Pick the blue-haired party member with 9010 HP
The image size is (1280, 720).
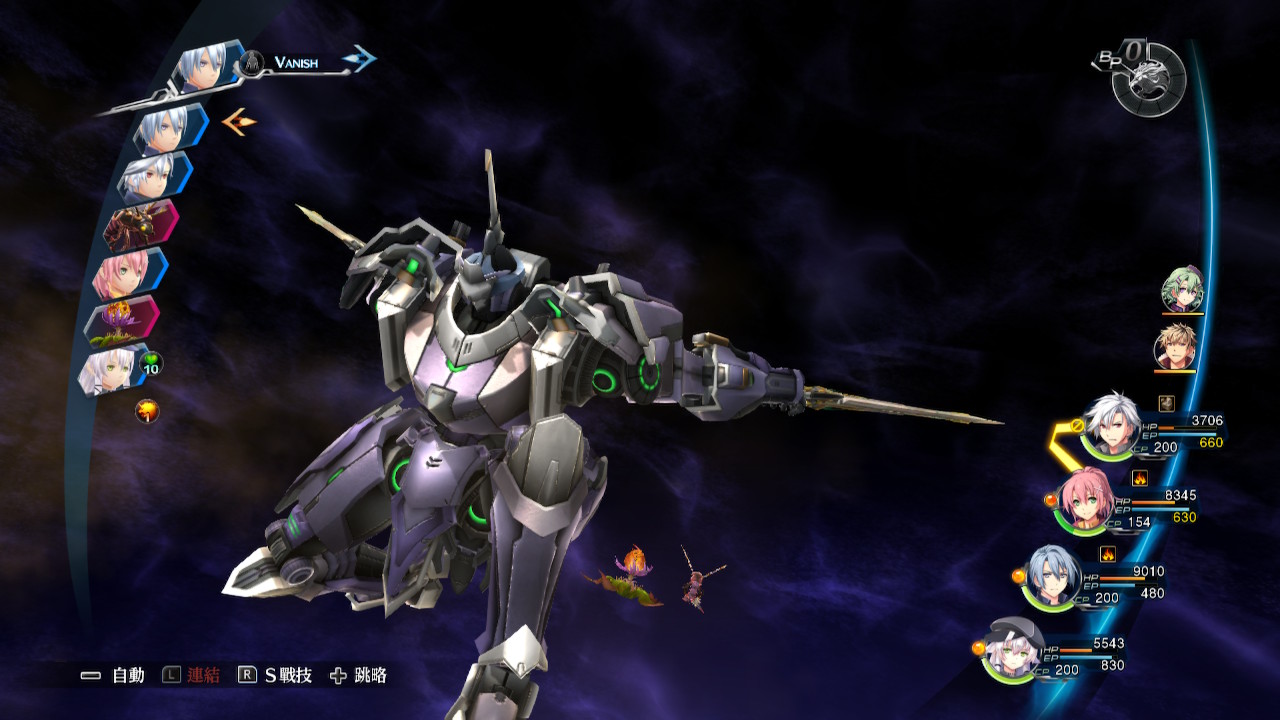pyautogui.click(x=1052, y=576)
